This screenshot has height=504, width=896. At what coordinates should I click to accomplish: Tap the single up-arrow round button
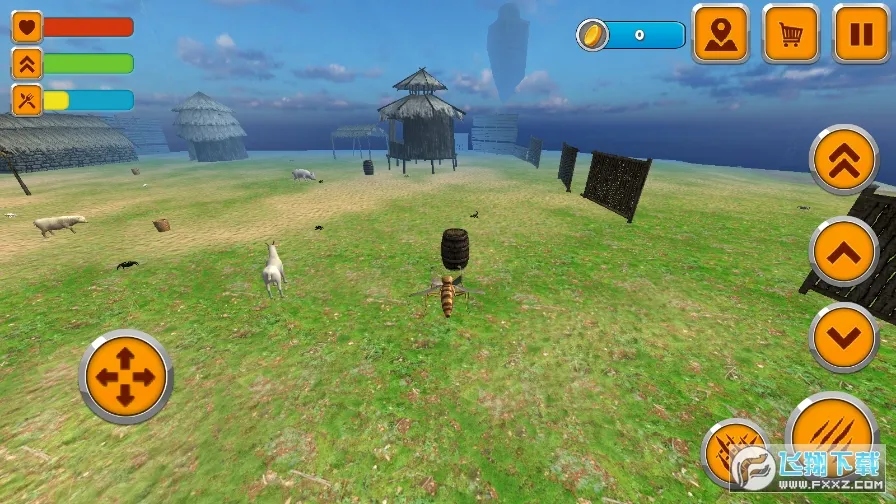pyautogui.click(x=844, y=251)
